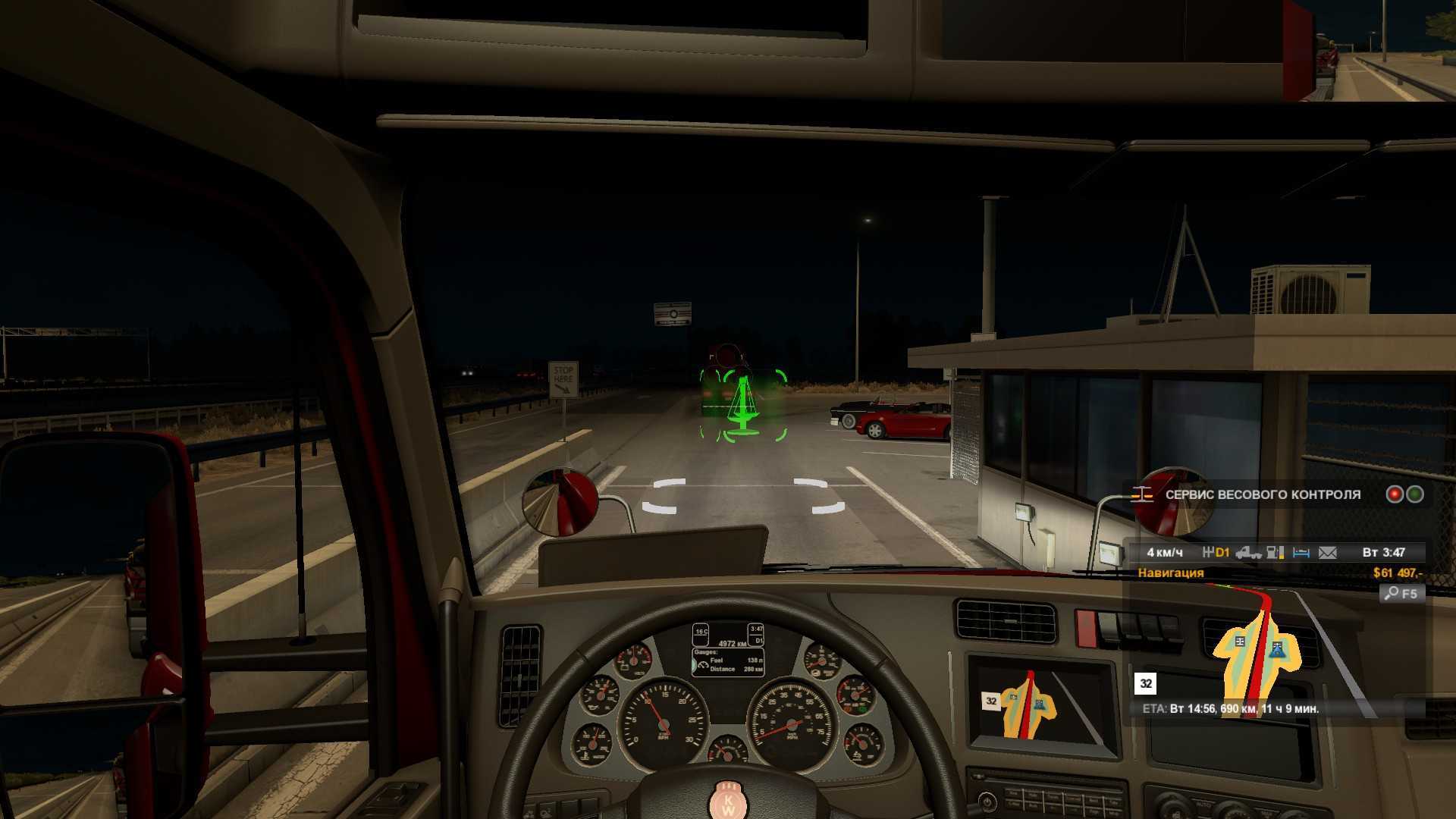Image resolution: width=1456 pixels, height=819 pixels.
Task: Switch the advisor's Навигация tab
Action: tap(1170, 573)
